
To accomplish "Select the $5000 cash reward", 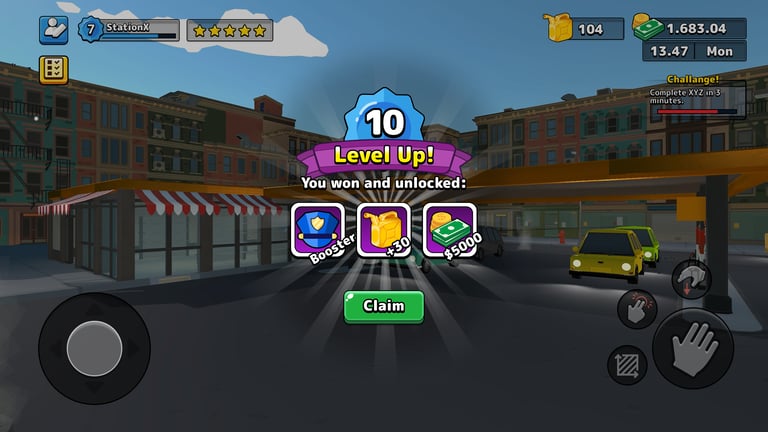I will click(x=449, y=229).
